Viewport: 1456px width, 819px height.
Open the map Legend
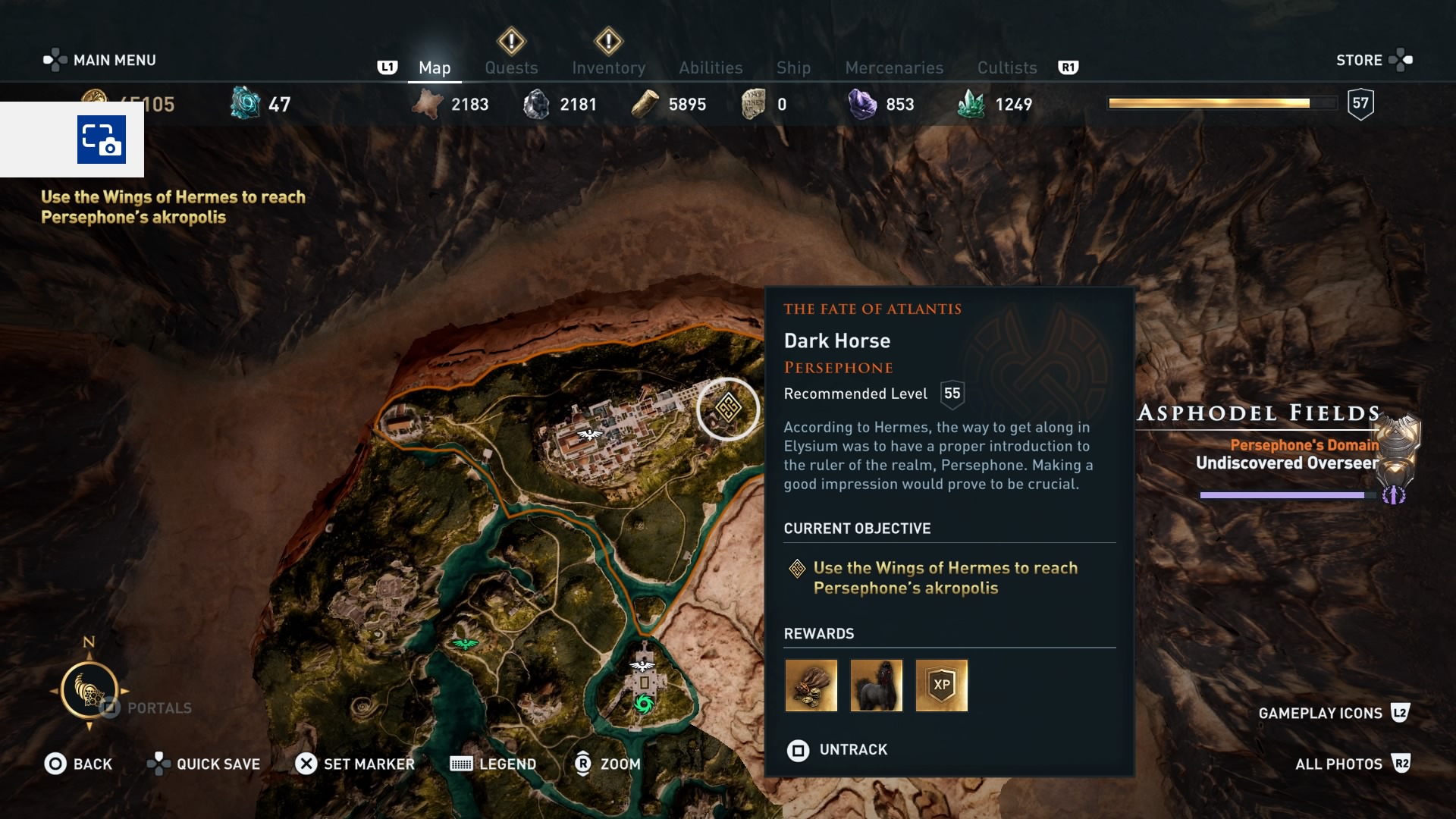pyautogui.click(x=493, y=764)
